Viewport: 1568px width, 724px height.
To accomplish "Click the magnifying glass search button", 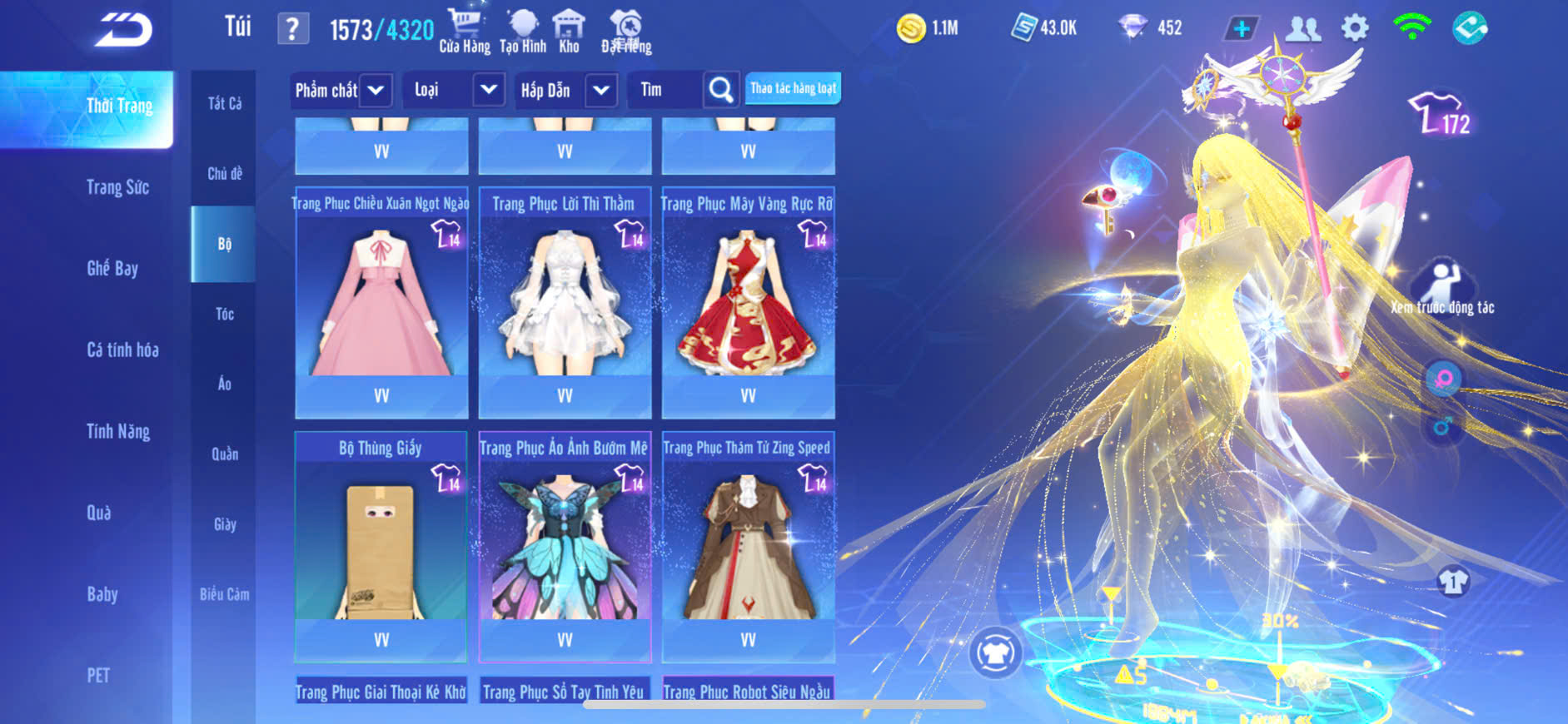I will click(721, 90).
